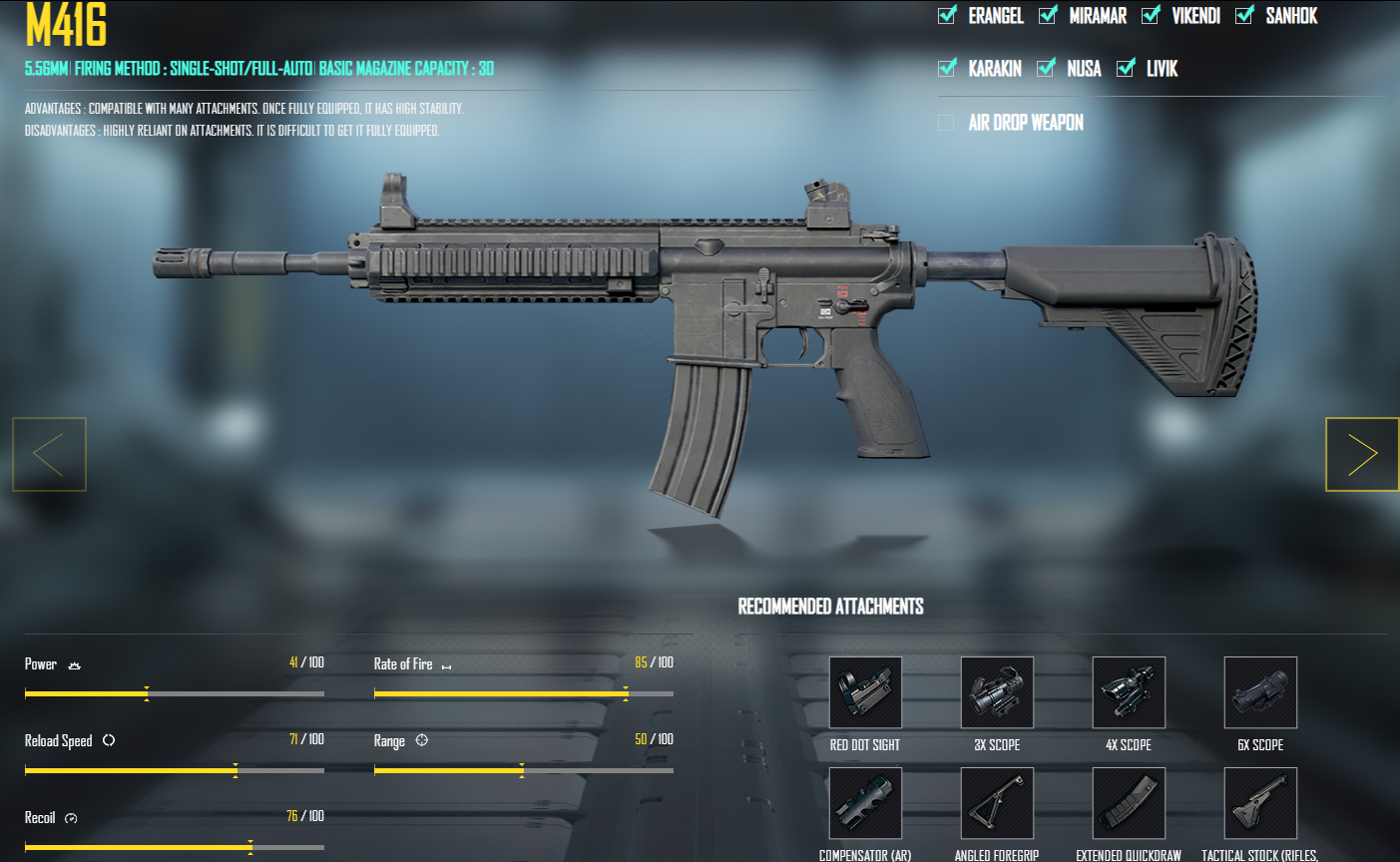Click the M416 weapon title
The height and width of the screenshot is (862, 1400).
pyautogui.click(x=64, y=27)
